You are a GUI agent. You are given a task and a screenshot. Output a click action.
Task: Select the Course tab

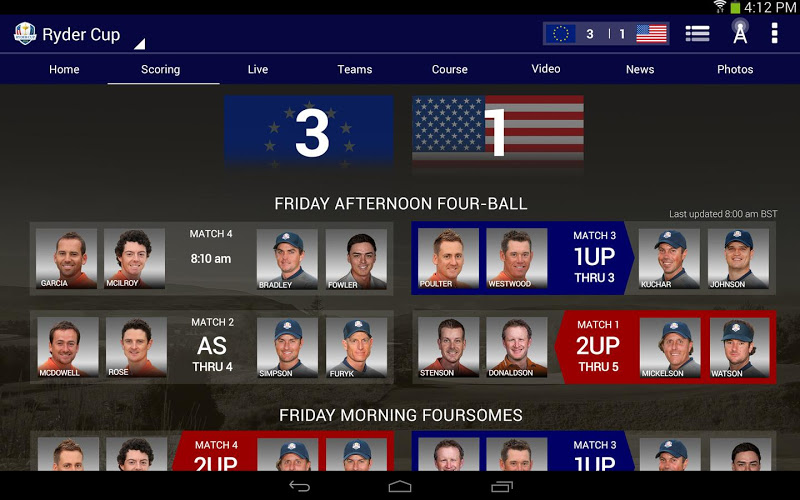tap(450, 69)
